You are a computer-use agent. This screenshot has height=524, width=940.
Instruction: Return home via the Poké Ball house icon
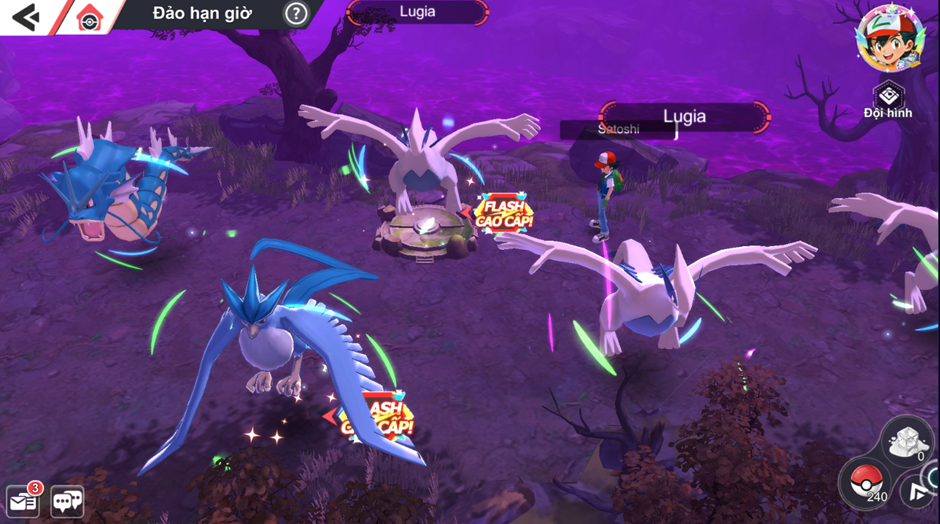(x=90, y=17)
